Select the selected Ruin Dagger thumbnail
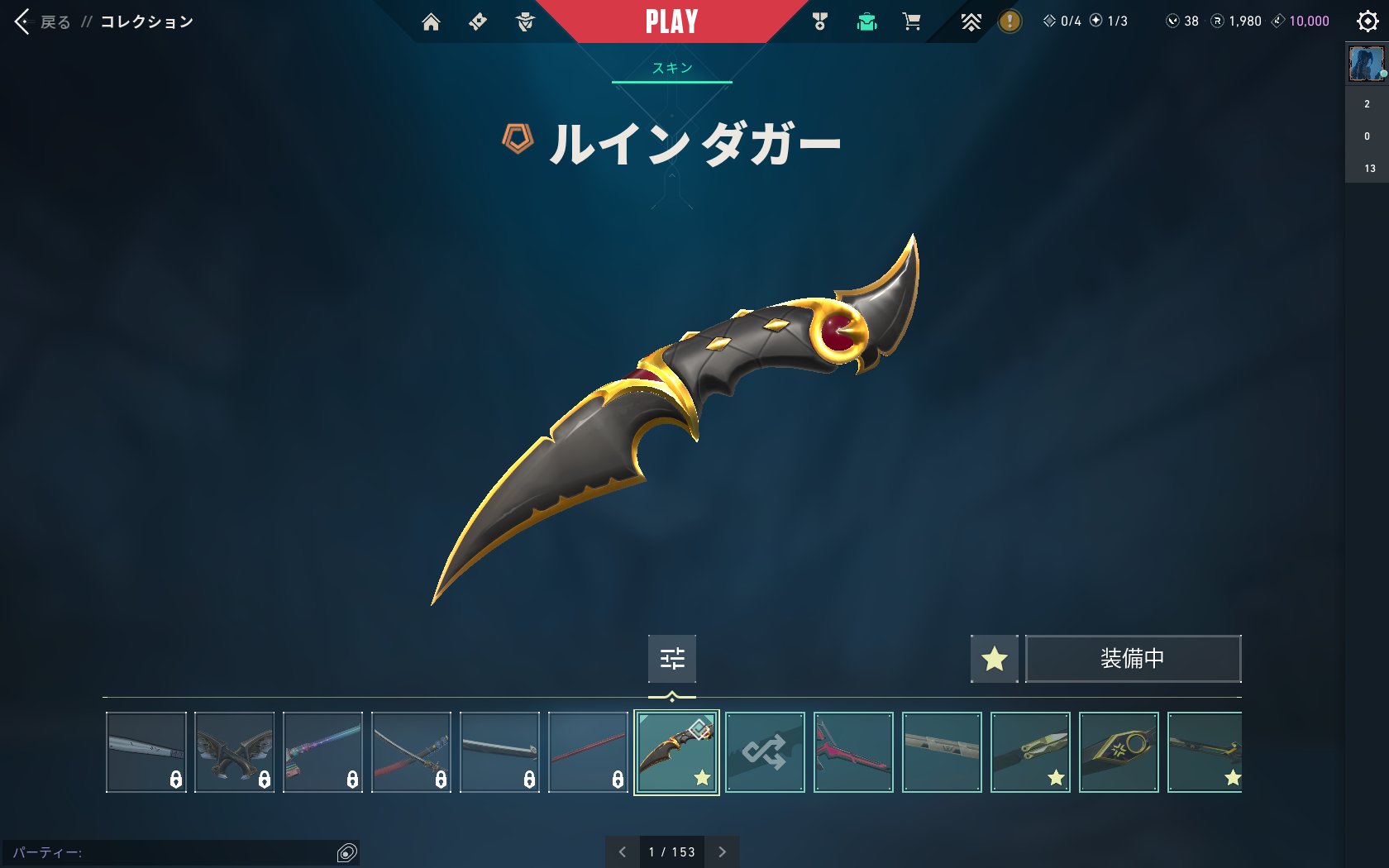 click(676, 752)
